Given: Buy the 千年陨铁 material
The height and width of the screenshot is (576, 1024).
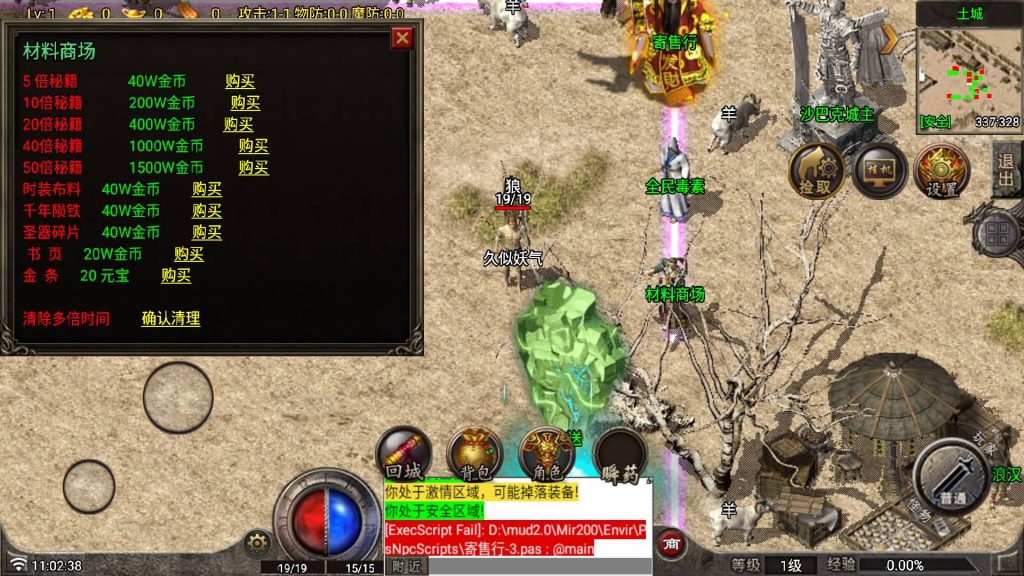Looking at the screenshot, I should tap(207, 211).
